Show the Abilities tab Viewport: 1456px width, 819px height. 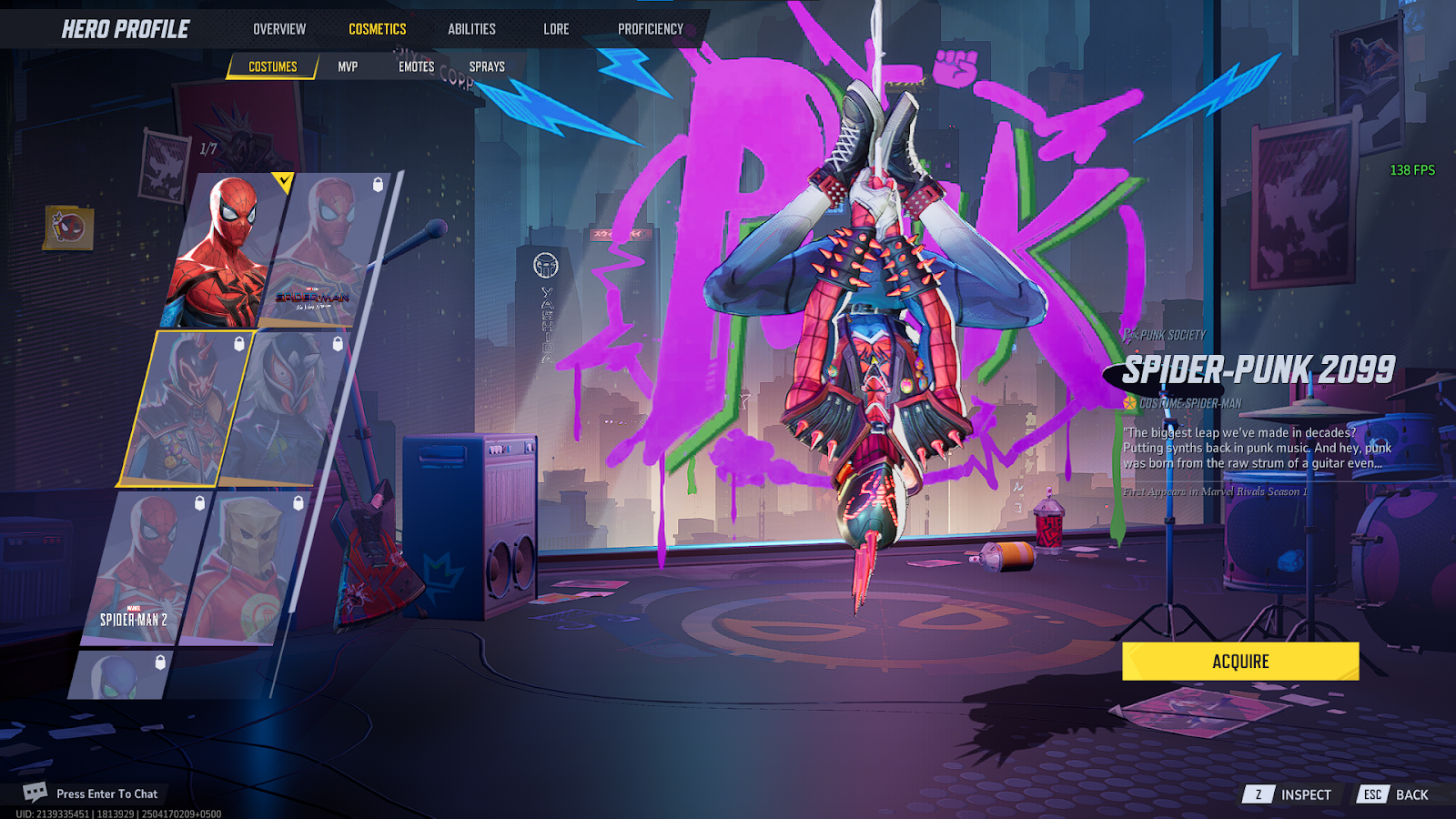pyautogui.click(x=471, y=29)
